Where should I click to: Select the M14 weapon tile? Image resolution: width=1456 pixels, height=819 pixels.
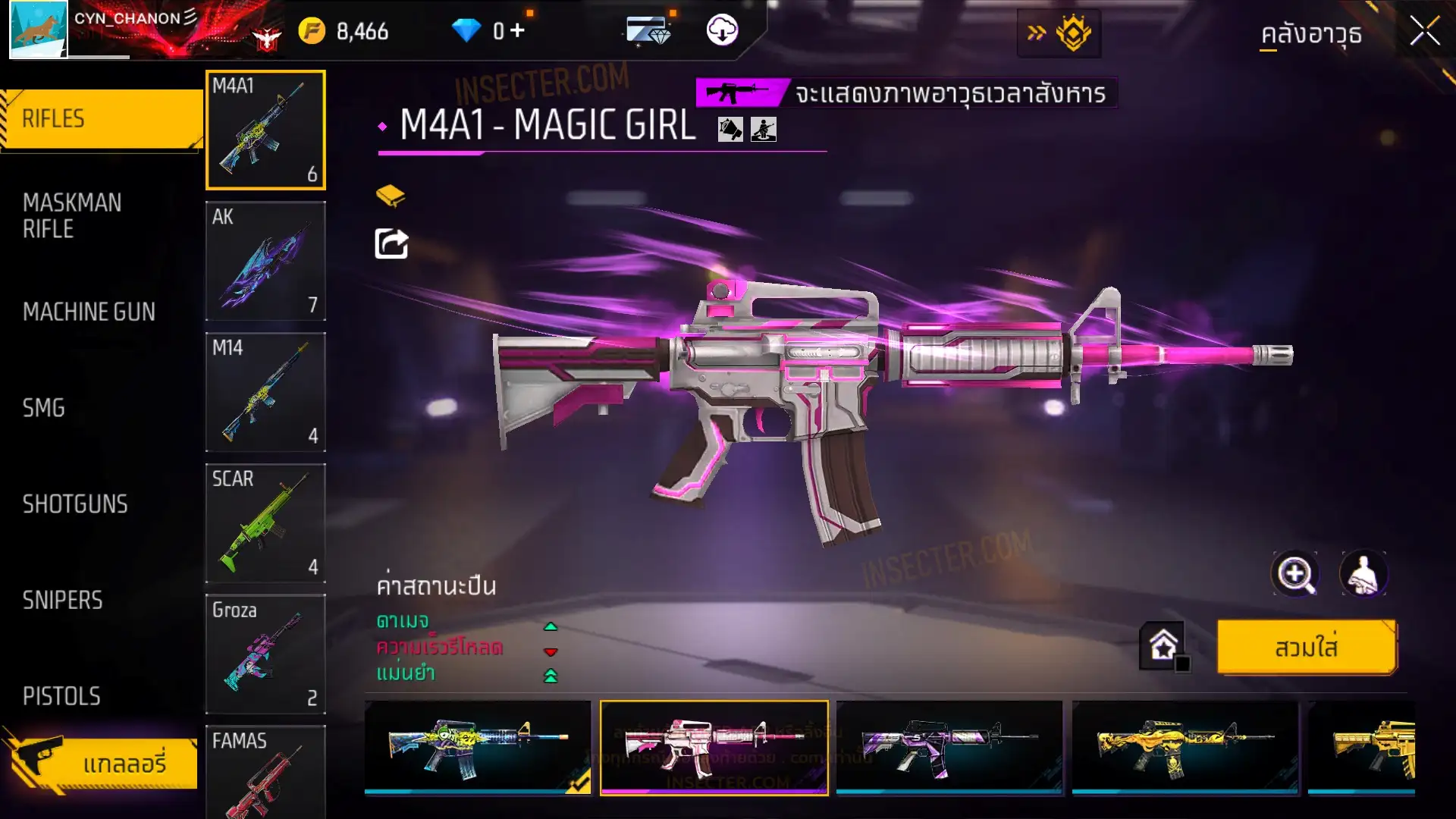[265, 392]
